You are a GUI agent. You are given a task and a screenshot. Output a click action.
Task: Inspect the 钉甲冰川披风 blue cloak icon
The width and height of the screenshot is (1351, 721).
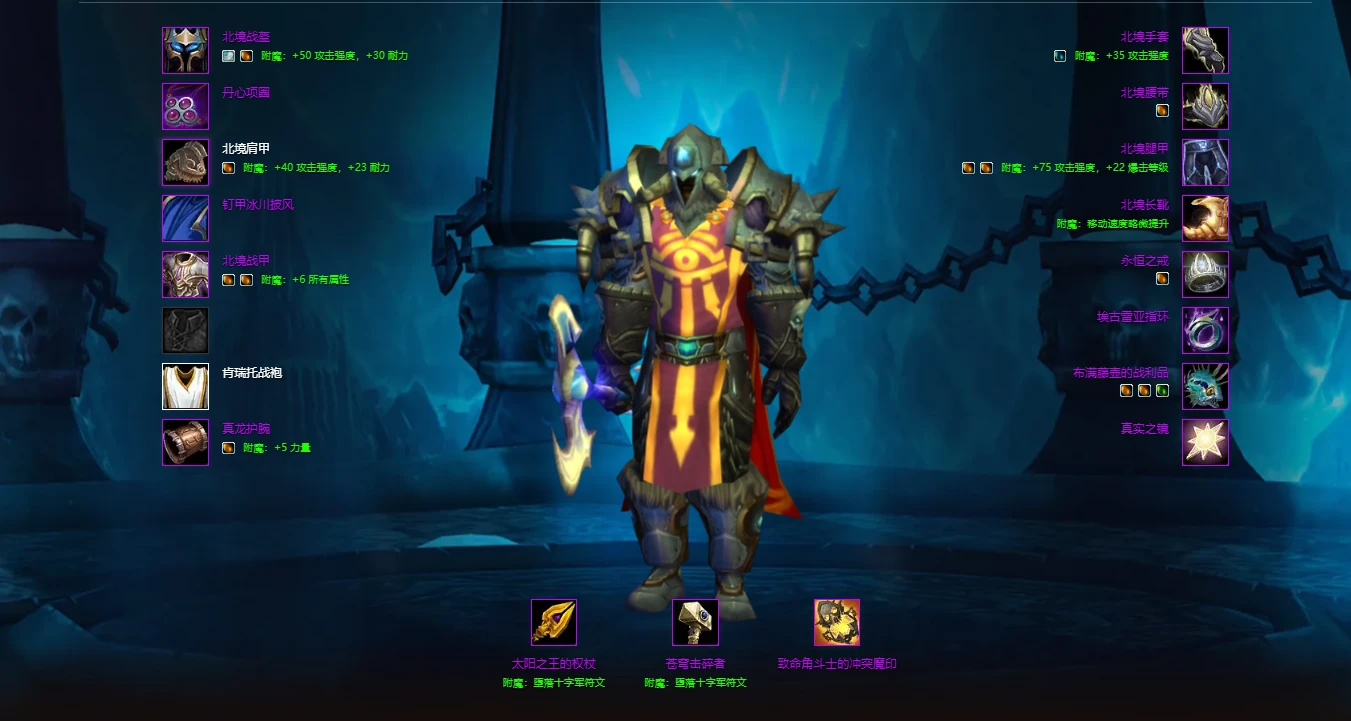pyautogui.click(x=185, y=218)
